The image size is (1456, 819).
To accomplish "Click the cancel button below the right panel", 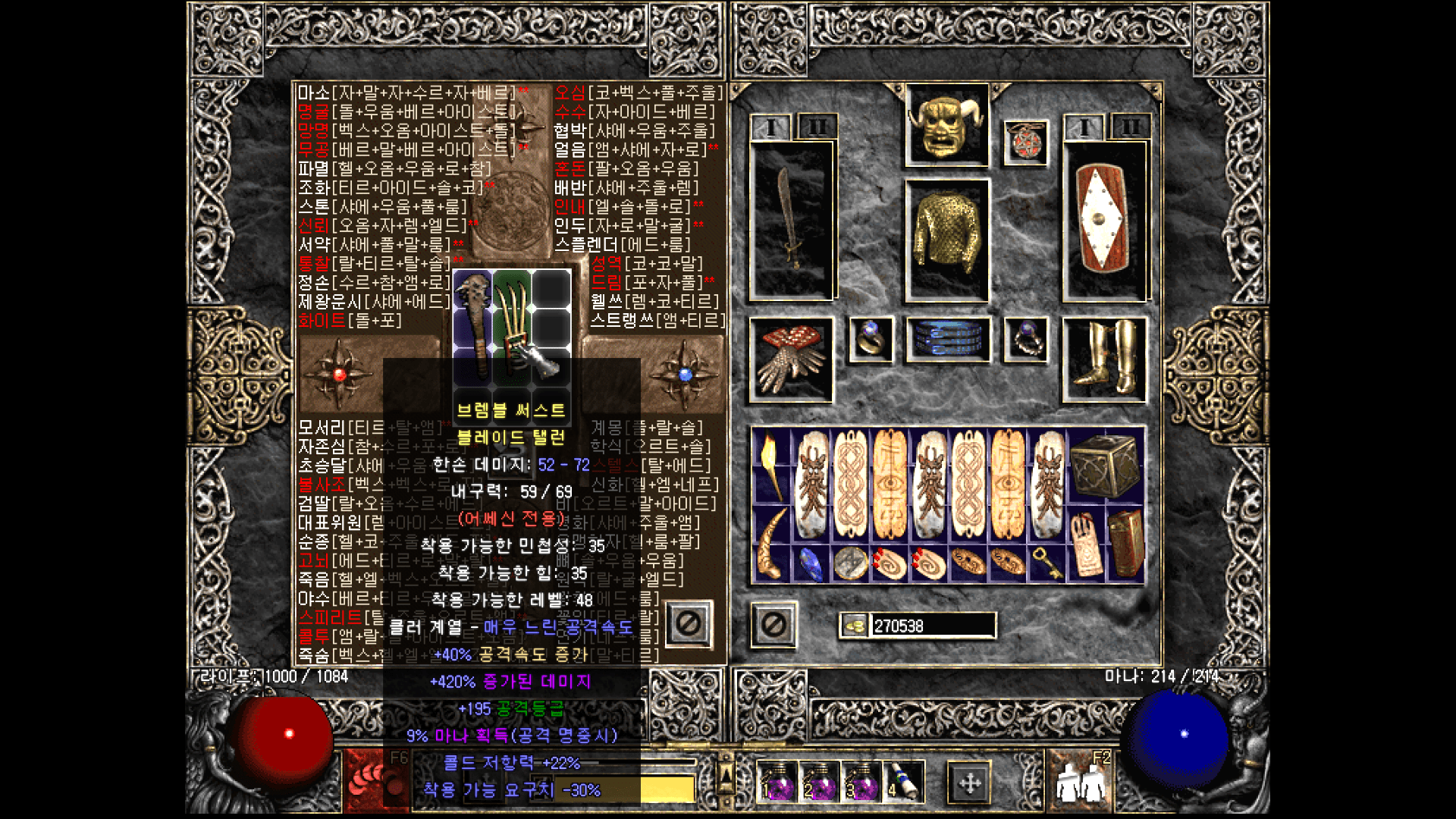I will (773, 625).
